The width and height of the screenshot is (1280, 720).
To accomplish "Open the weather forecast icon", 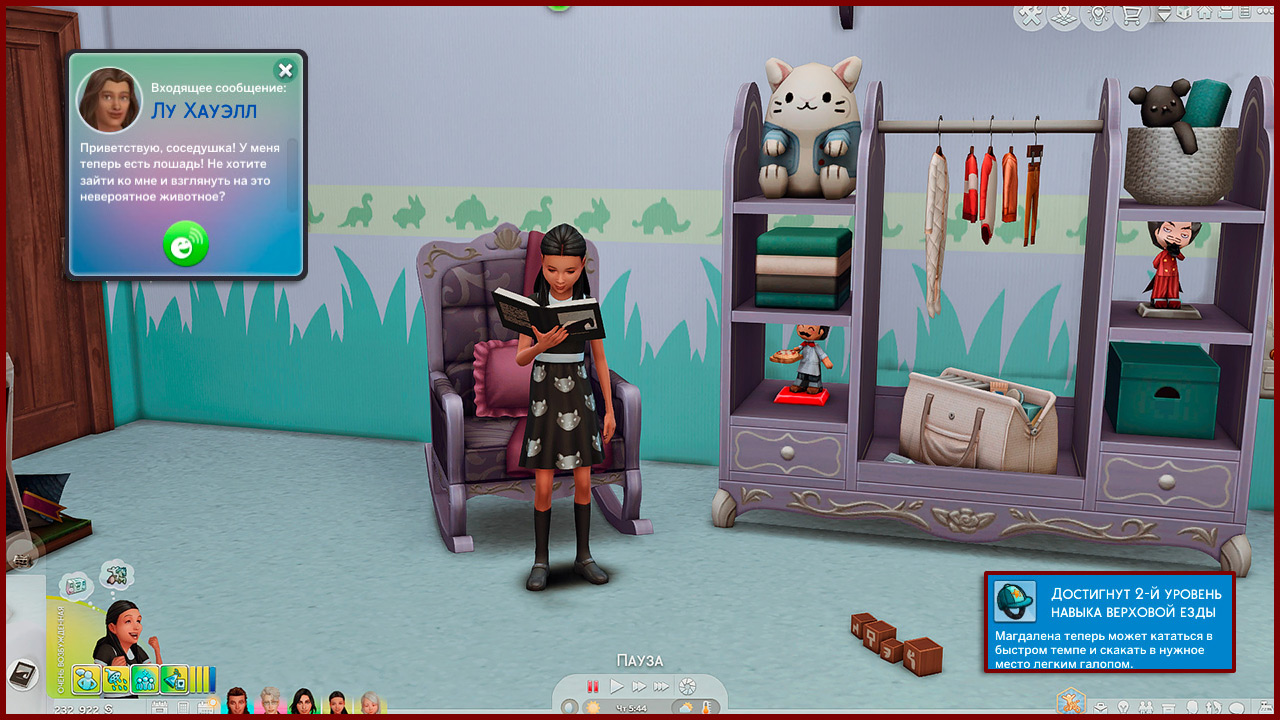I will 686,708.
